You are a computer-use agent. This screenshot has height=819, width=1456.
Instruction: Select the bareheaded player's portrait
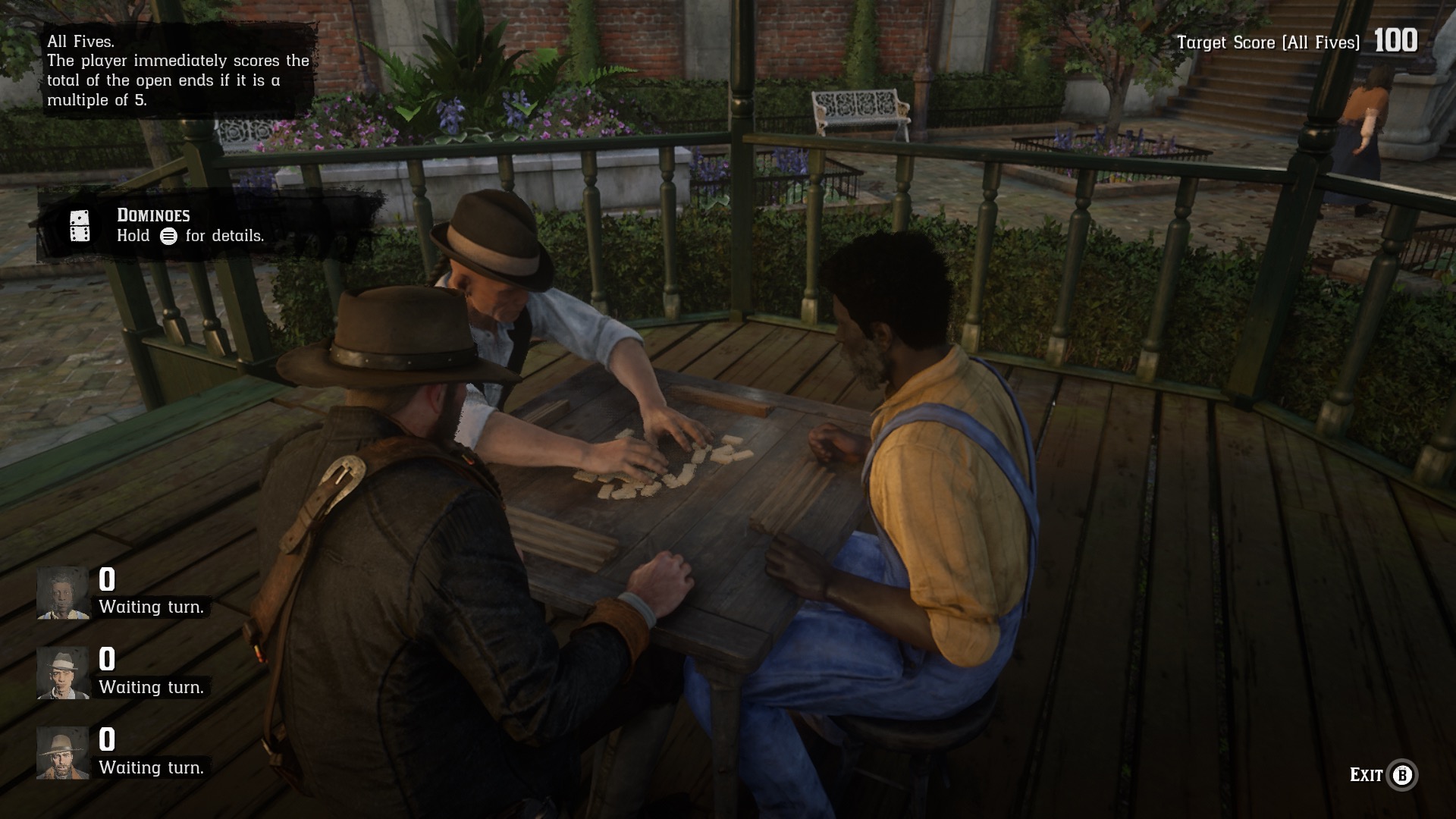coord(62,592)
